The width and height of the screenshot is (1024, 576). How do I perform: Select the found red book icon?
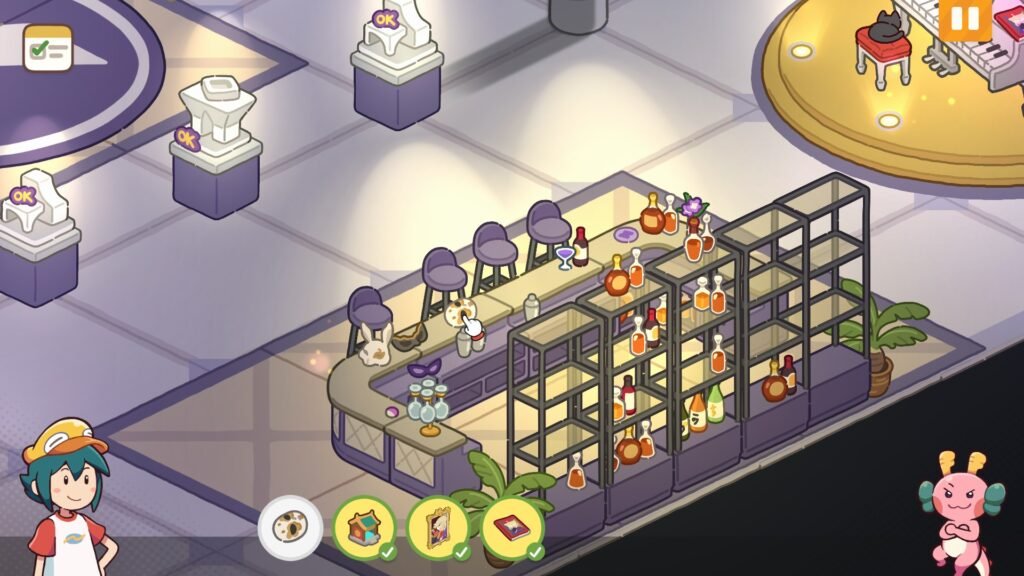[512, 527]
